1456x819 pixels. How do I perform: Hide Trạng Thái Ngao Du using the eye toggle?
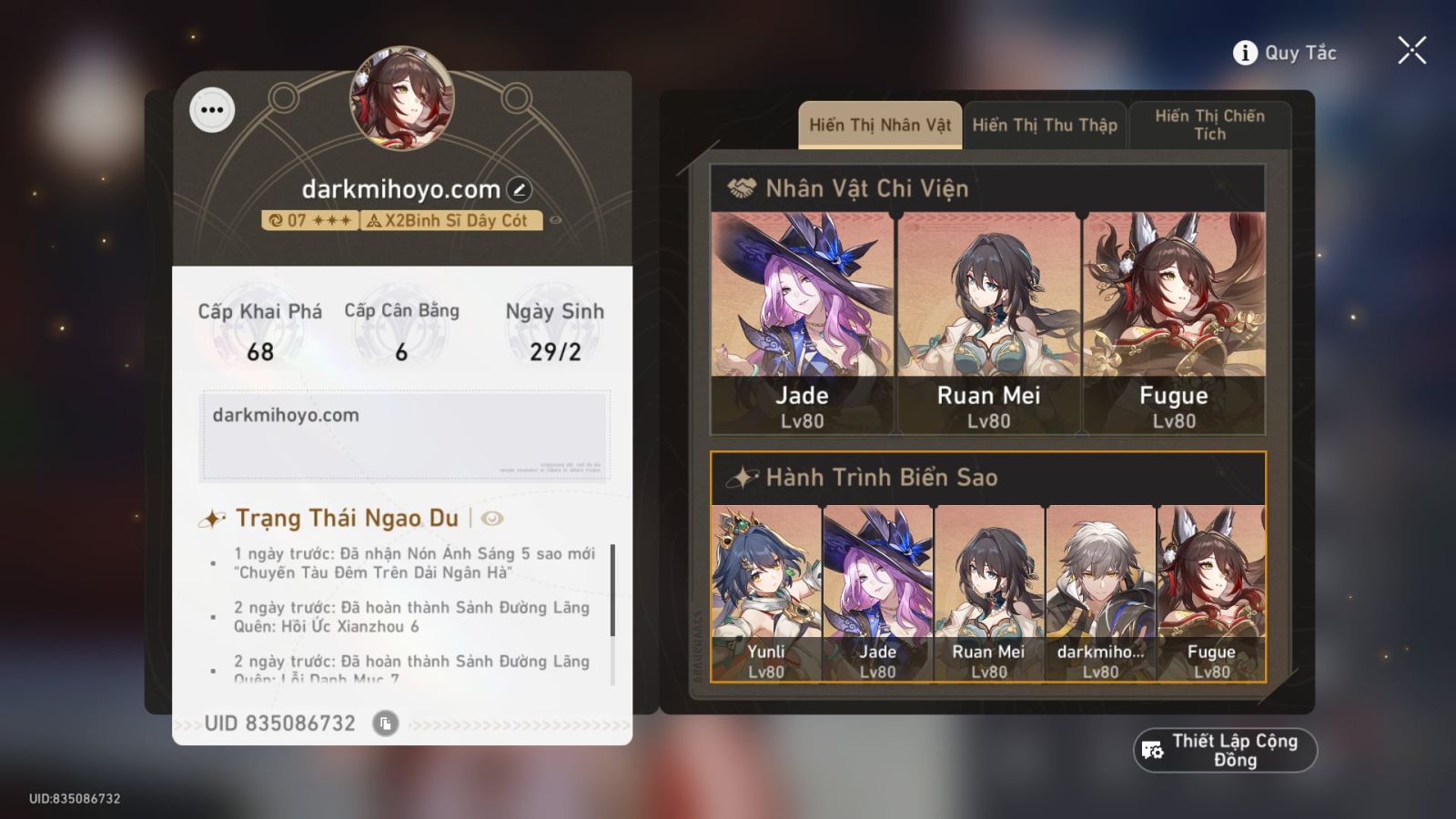click(490, 518)
